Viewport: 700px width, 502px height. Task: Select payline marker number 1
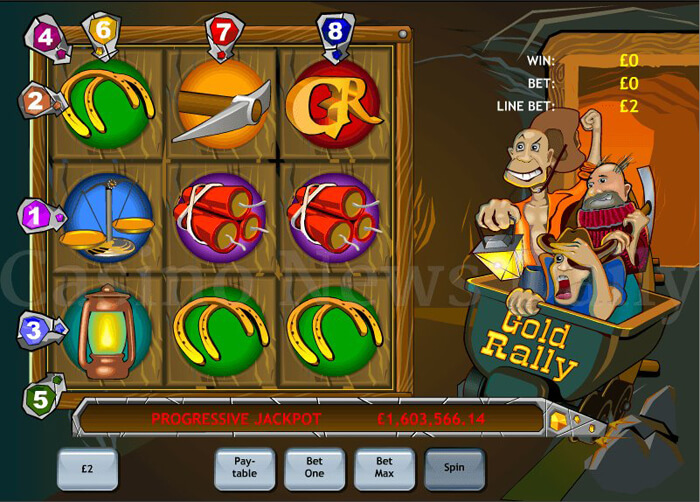click(x=34, y=214)
